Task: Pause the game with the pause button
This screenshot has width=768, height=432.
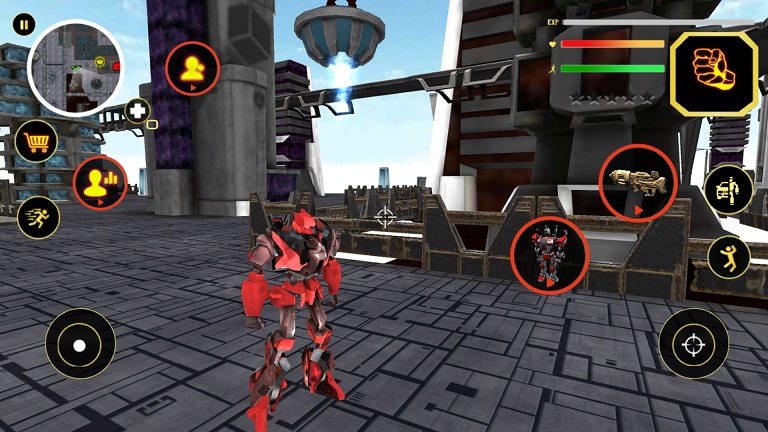Action: [24, 24]
